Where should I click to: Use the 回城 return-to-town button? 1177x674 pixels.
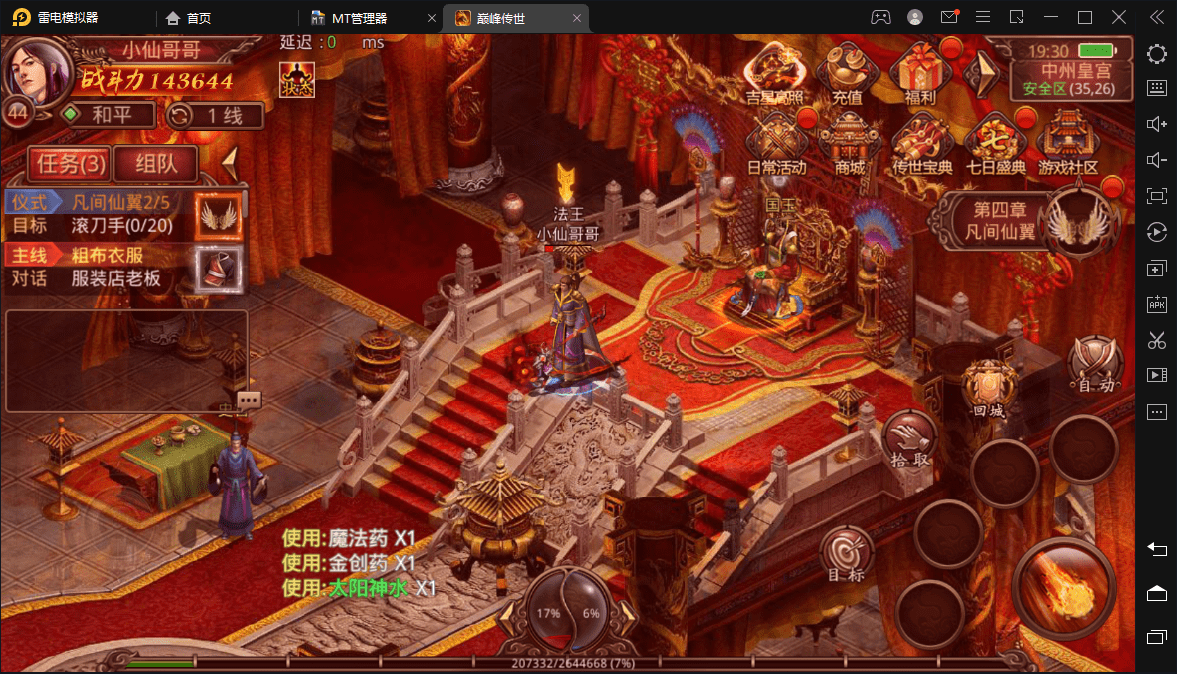990,388
